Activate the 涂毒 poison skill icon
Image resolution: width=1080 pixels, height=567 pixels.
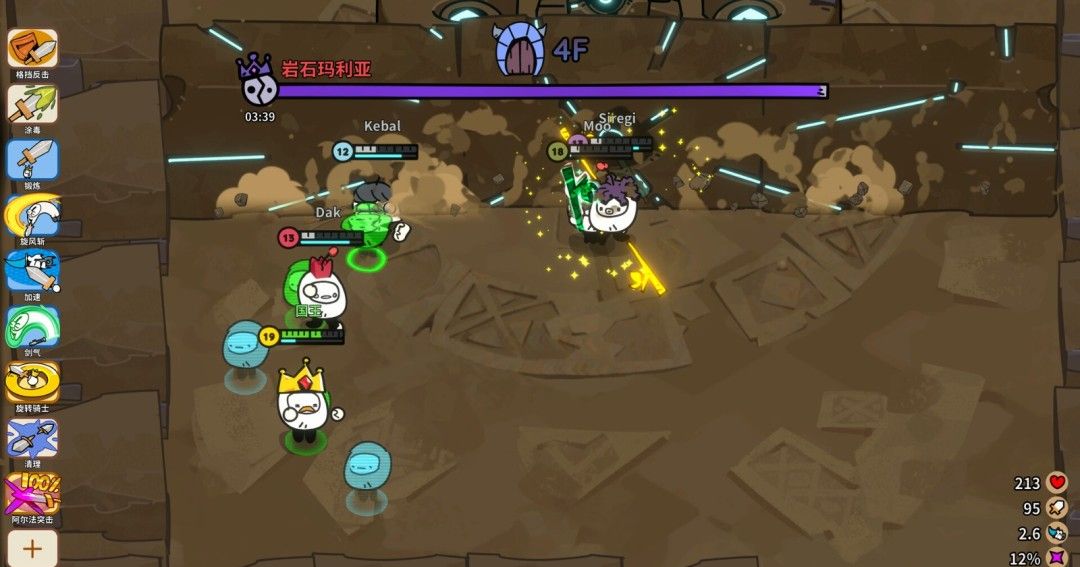point(33,104)
